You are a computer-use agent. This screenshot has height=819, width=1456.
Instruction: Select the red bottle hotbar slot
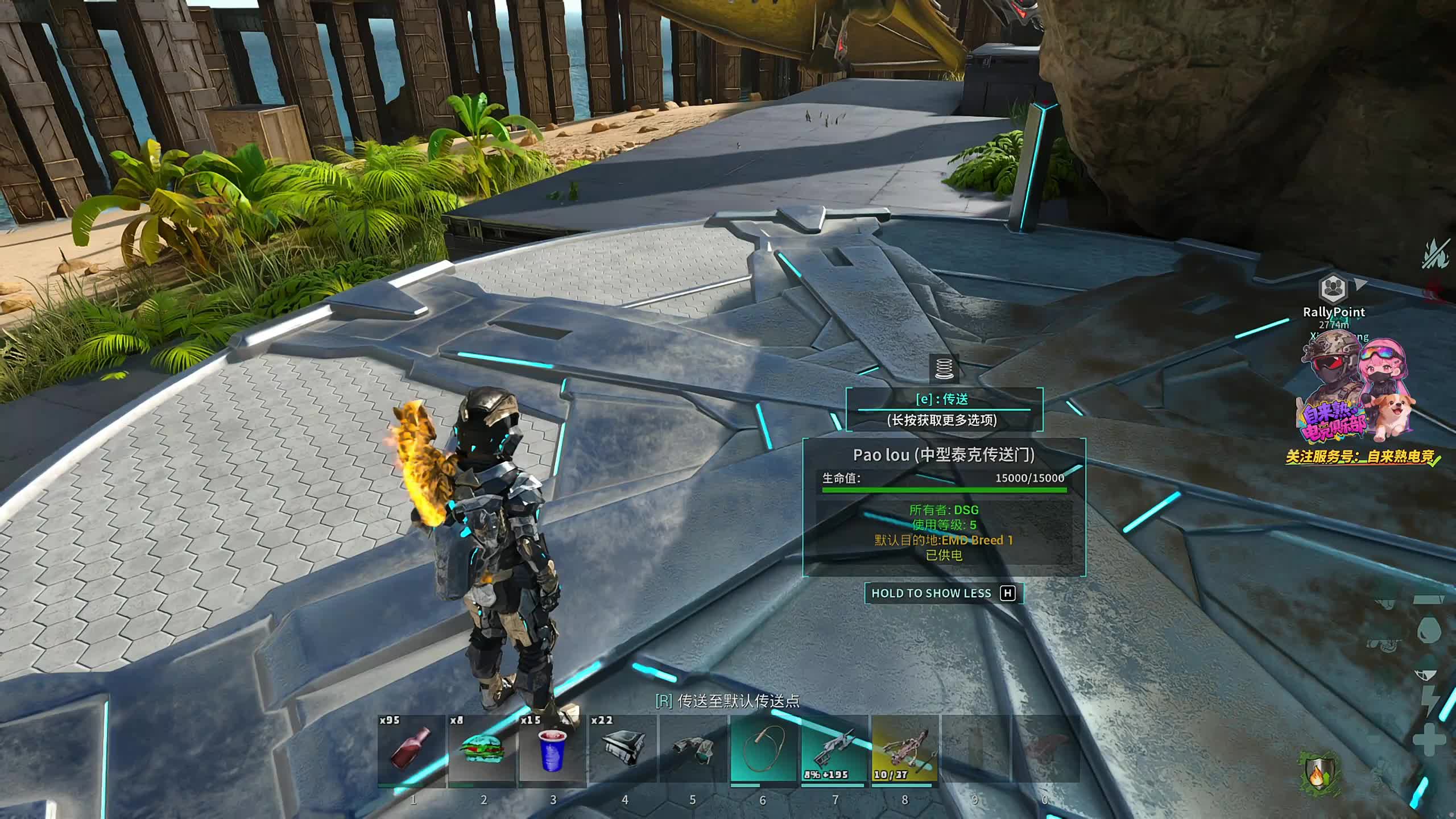click(x=411, y=748)
